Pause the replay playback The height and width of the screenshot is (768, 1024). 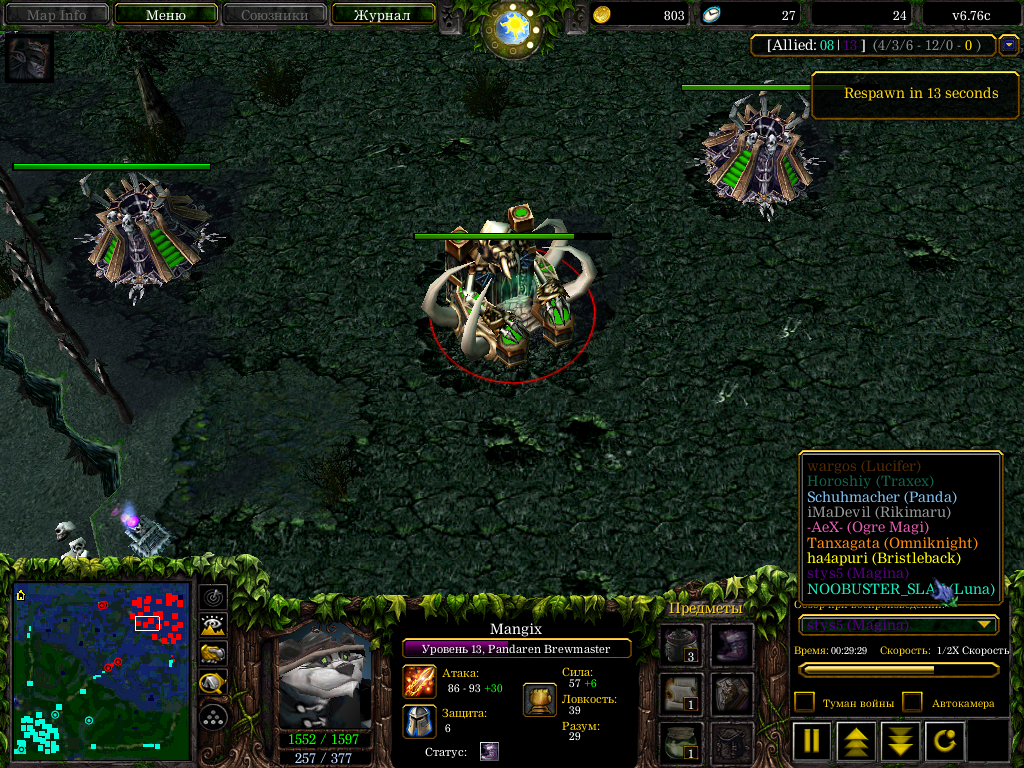812,741
